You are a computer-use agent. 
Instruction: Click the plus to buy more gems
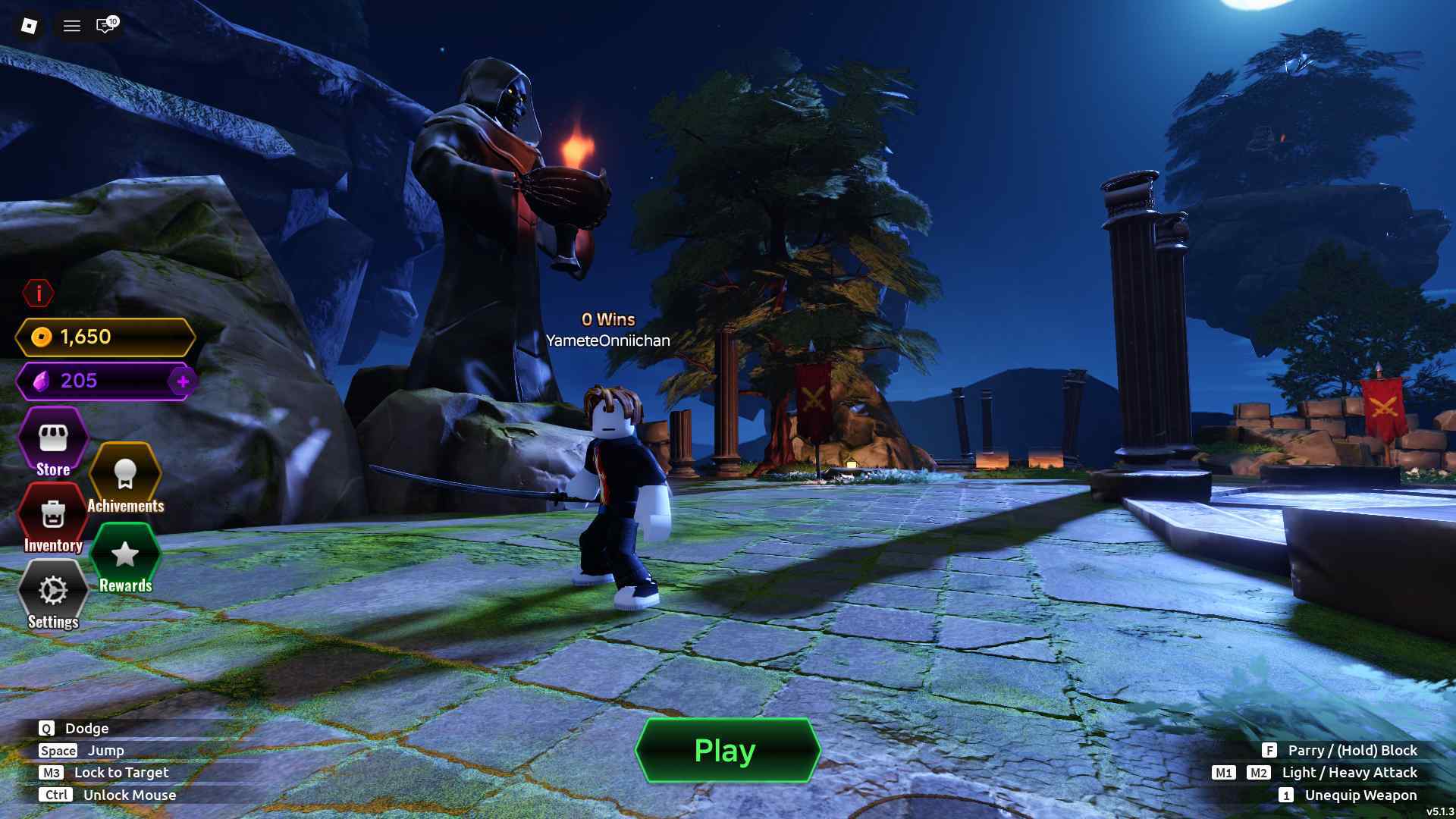click(x=182, y=382)
